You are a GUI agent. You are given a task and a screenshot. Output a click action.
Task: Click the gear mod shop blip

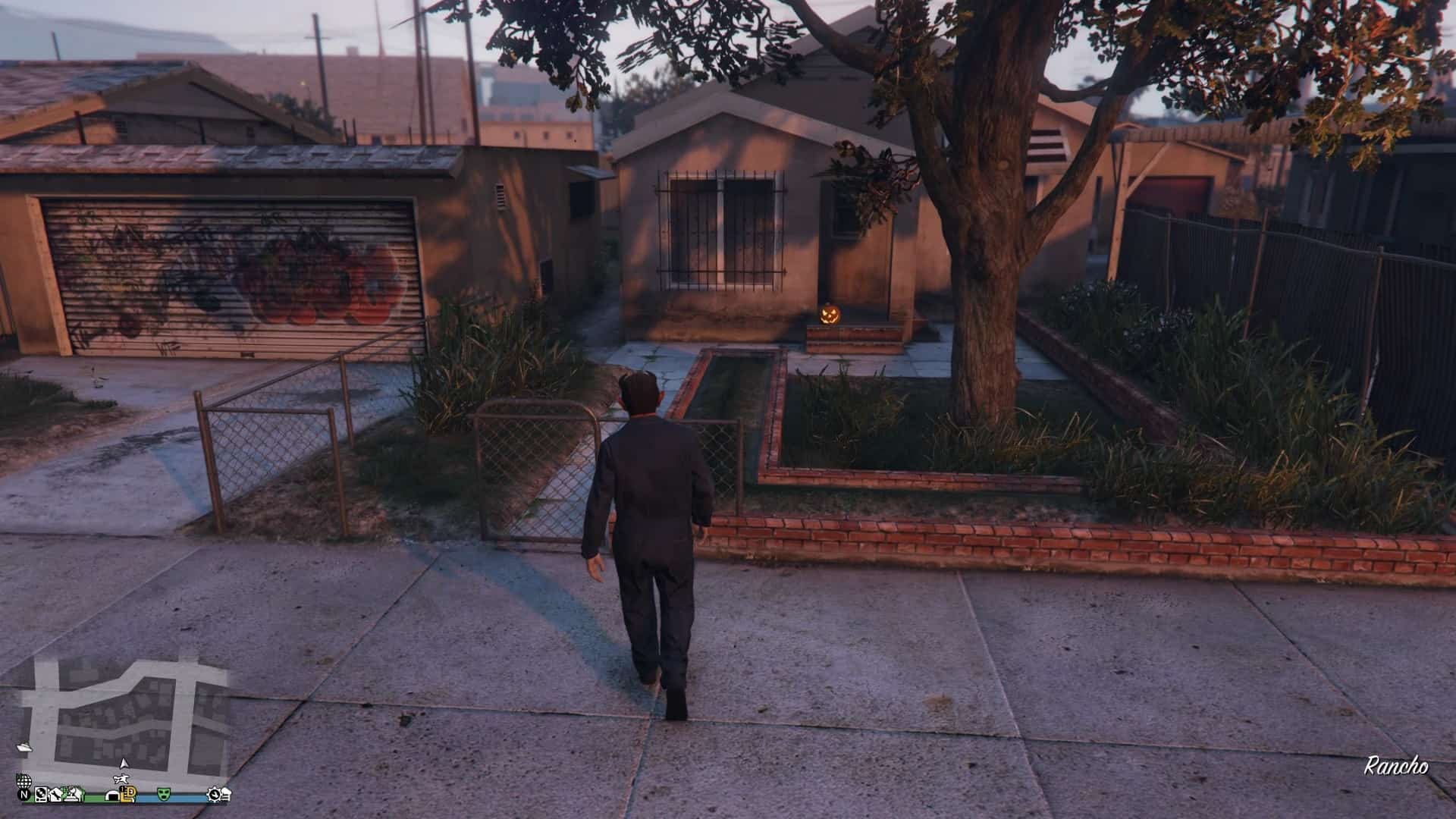point(214,794)
